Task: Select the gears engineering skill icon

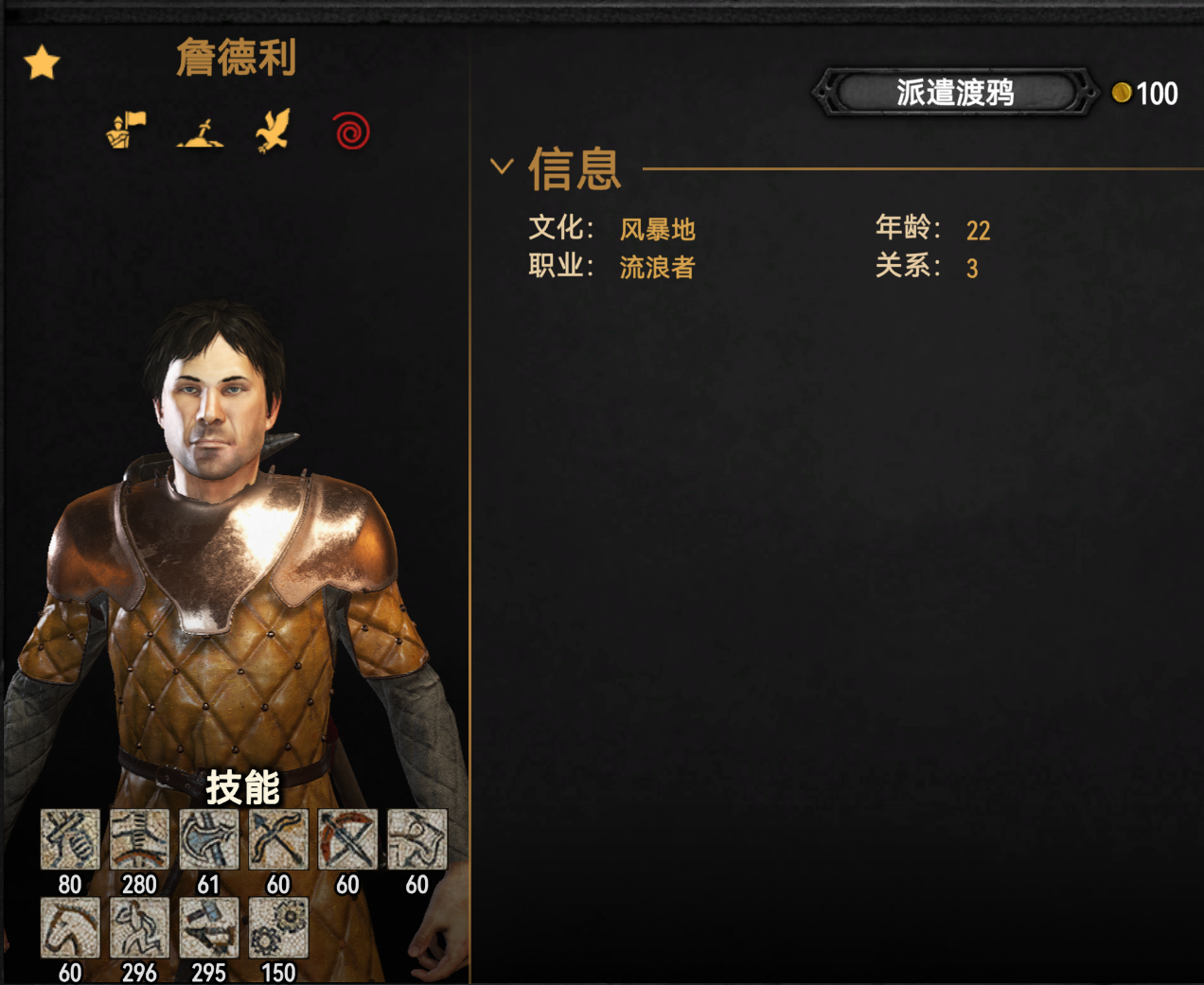Action: click(278, 927)
